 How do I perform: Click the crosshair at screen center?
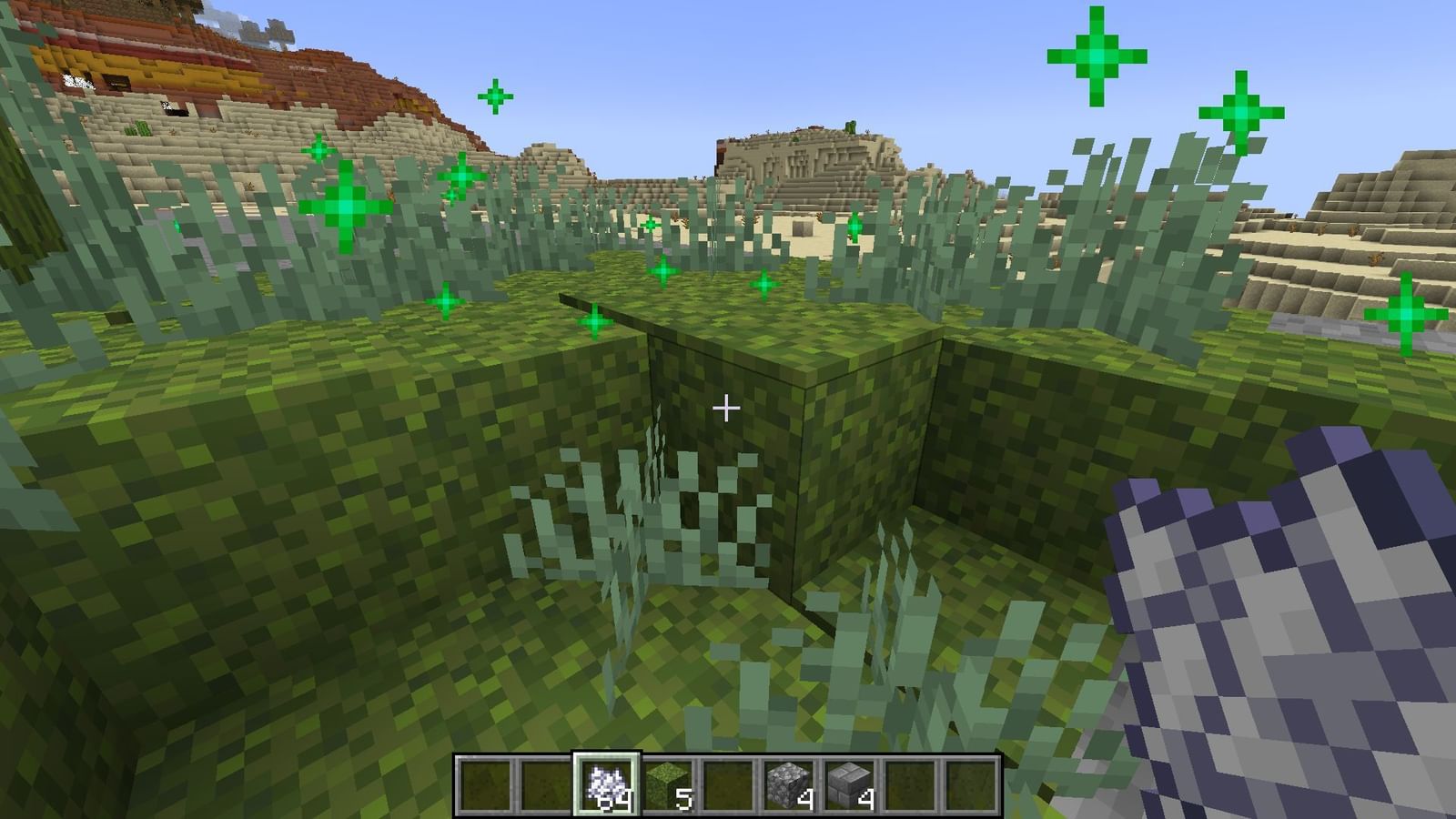(728, 409)
